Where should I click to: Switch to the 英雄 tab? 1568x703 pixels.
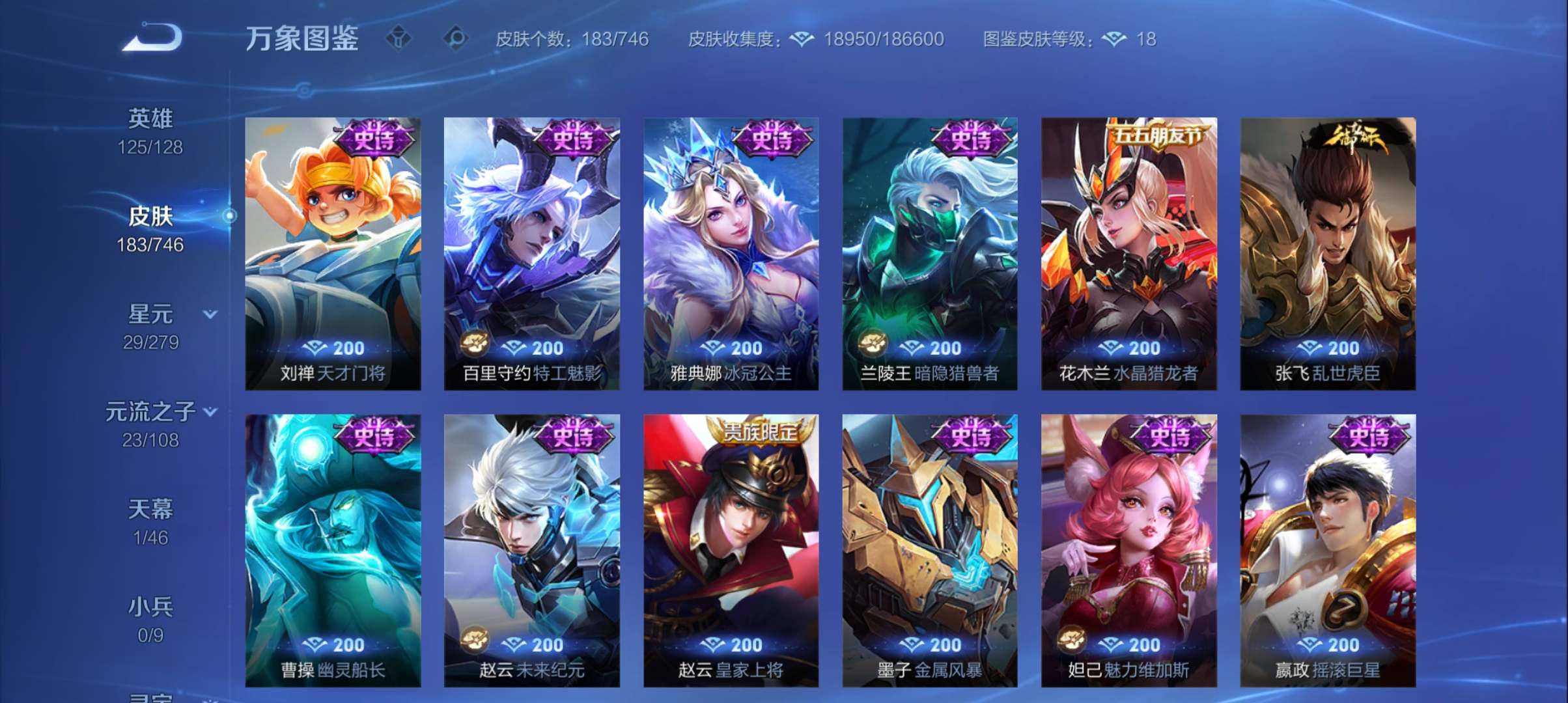(152, 119)
